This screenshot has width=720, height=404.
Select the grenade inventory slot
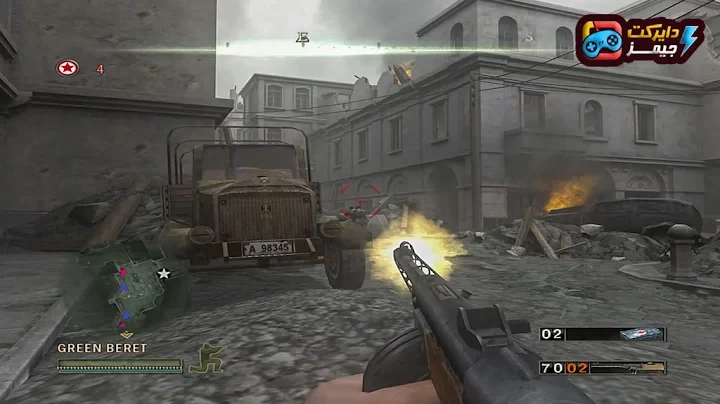coord(640,334)
